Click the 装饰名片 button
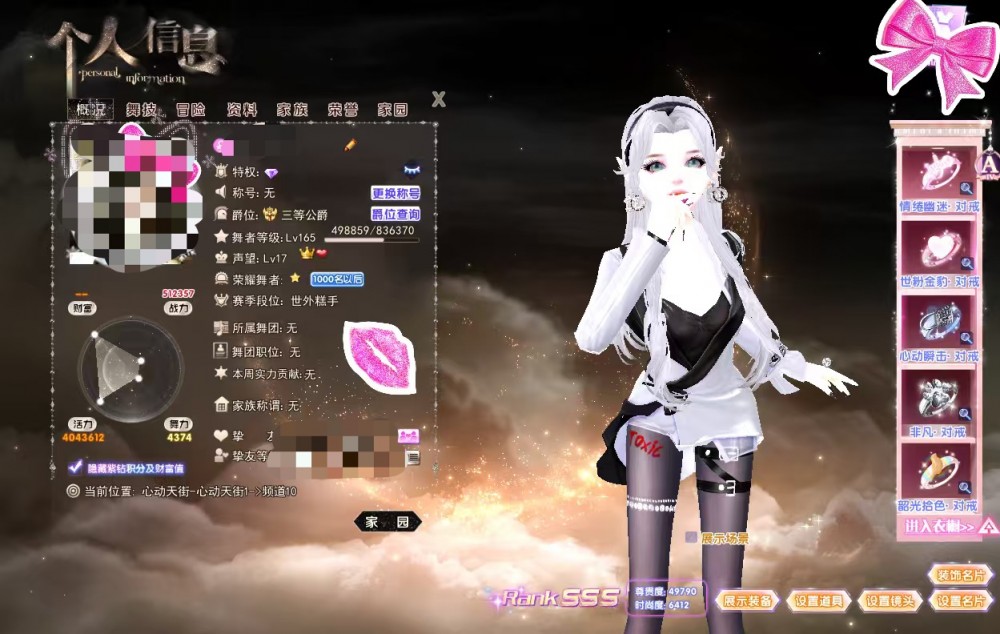The width and height of the screenshot is (1000, 634). click(x=959, y=575)
